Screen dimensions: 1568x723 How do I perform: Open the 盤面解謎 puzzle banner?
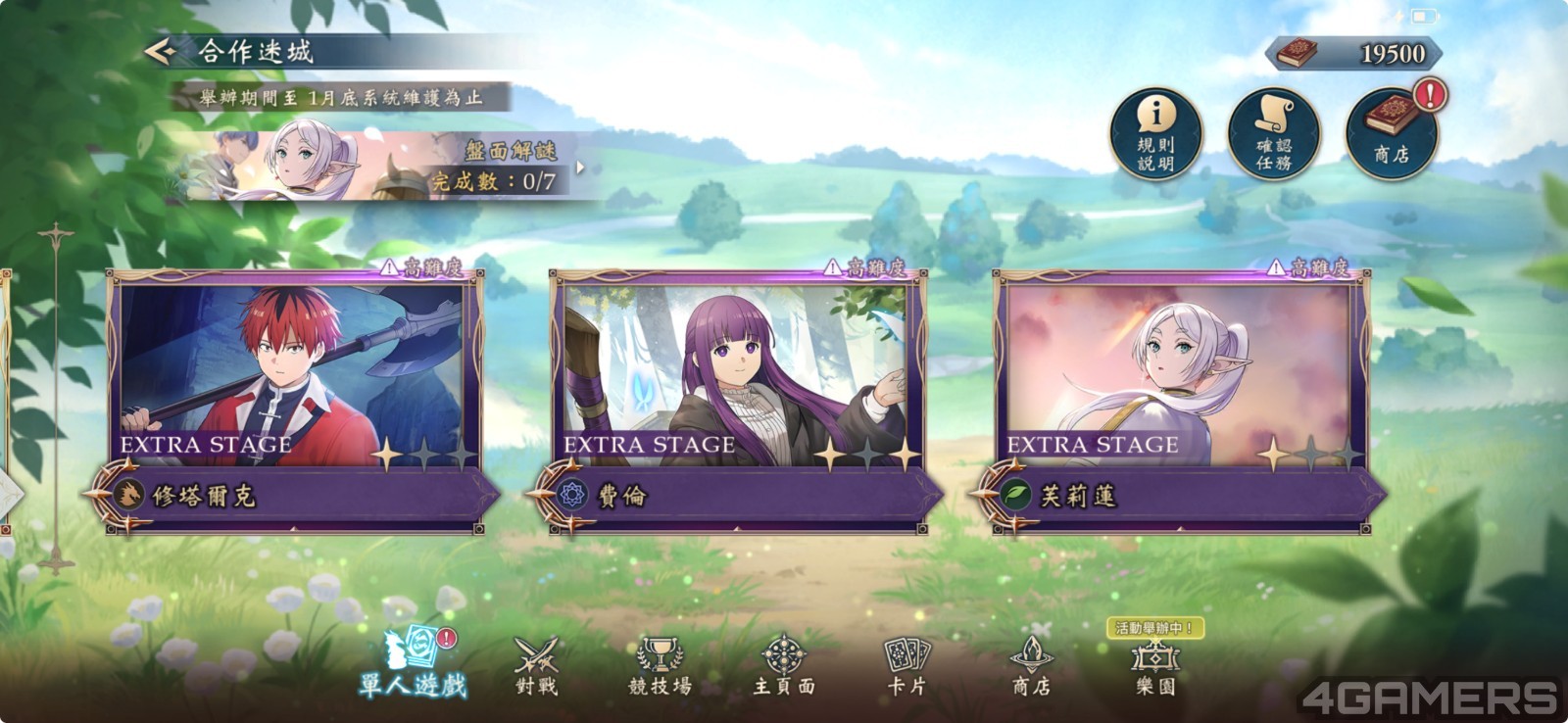(392, 167)
